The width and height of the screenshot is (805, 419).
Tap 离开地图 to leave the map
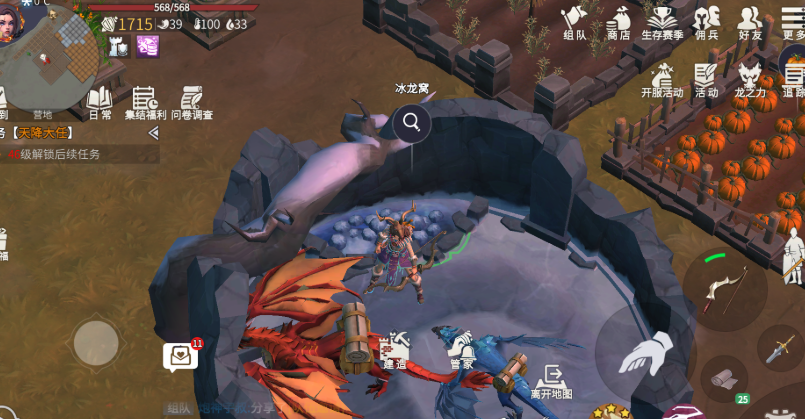[550, 381]
